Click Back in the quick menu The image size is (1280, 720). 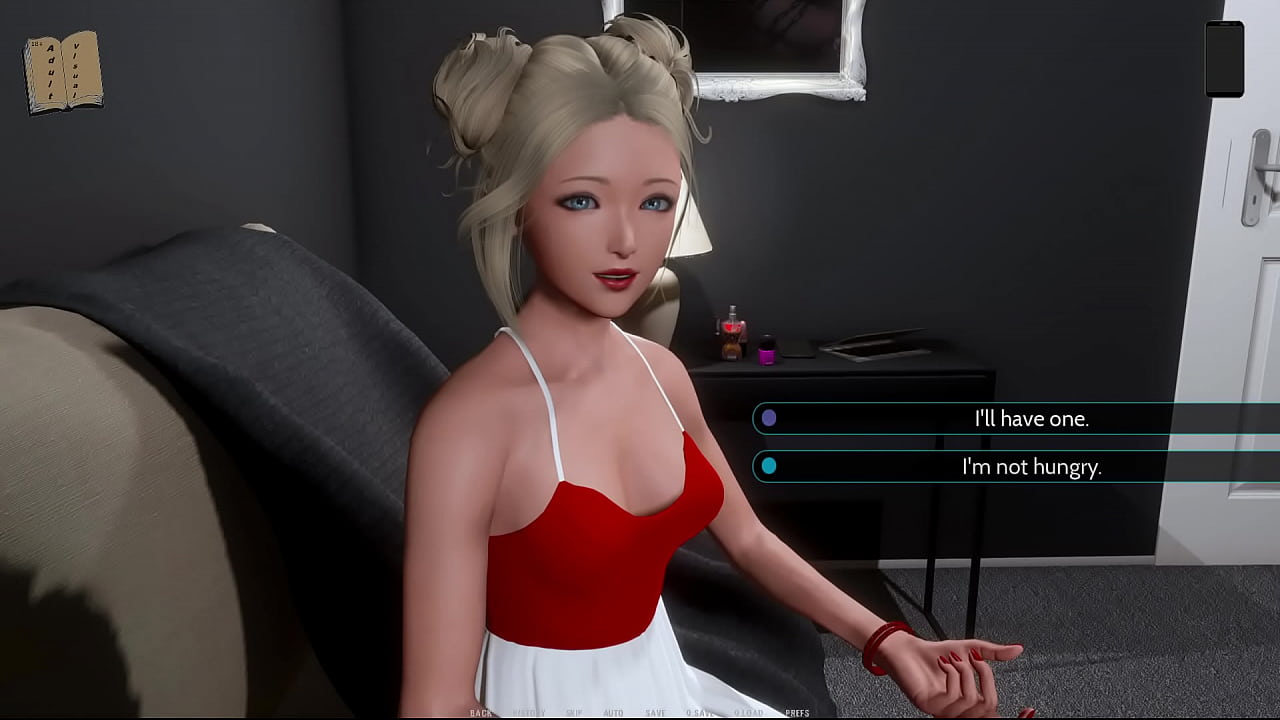tap(481, 713)
